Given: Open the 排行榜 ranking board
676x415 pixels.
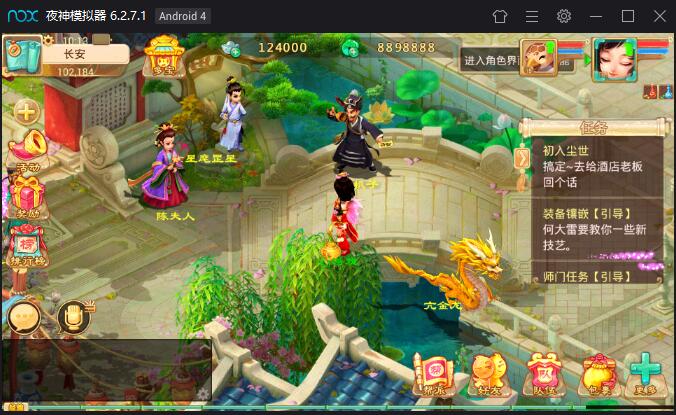Looking at the screenshot, I should point(27,243).
